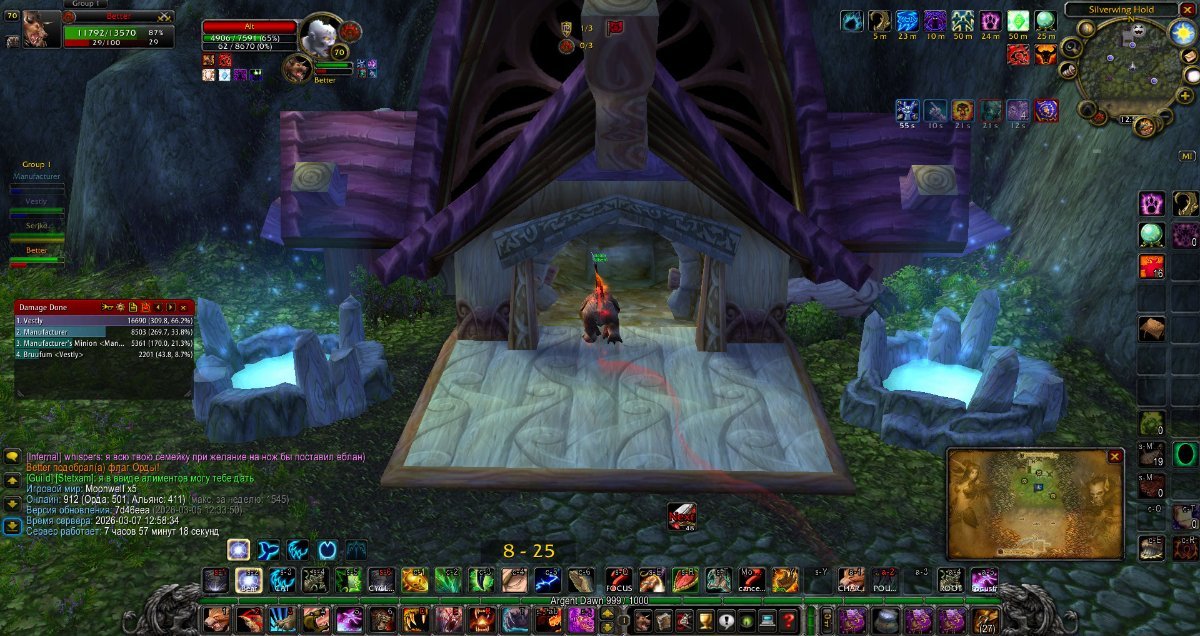
Task: Open the chat speech bubble menu
Action: 12,457
